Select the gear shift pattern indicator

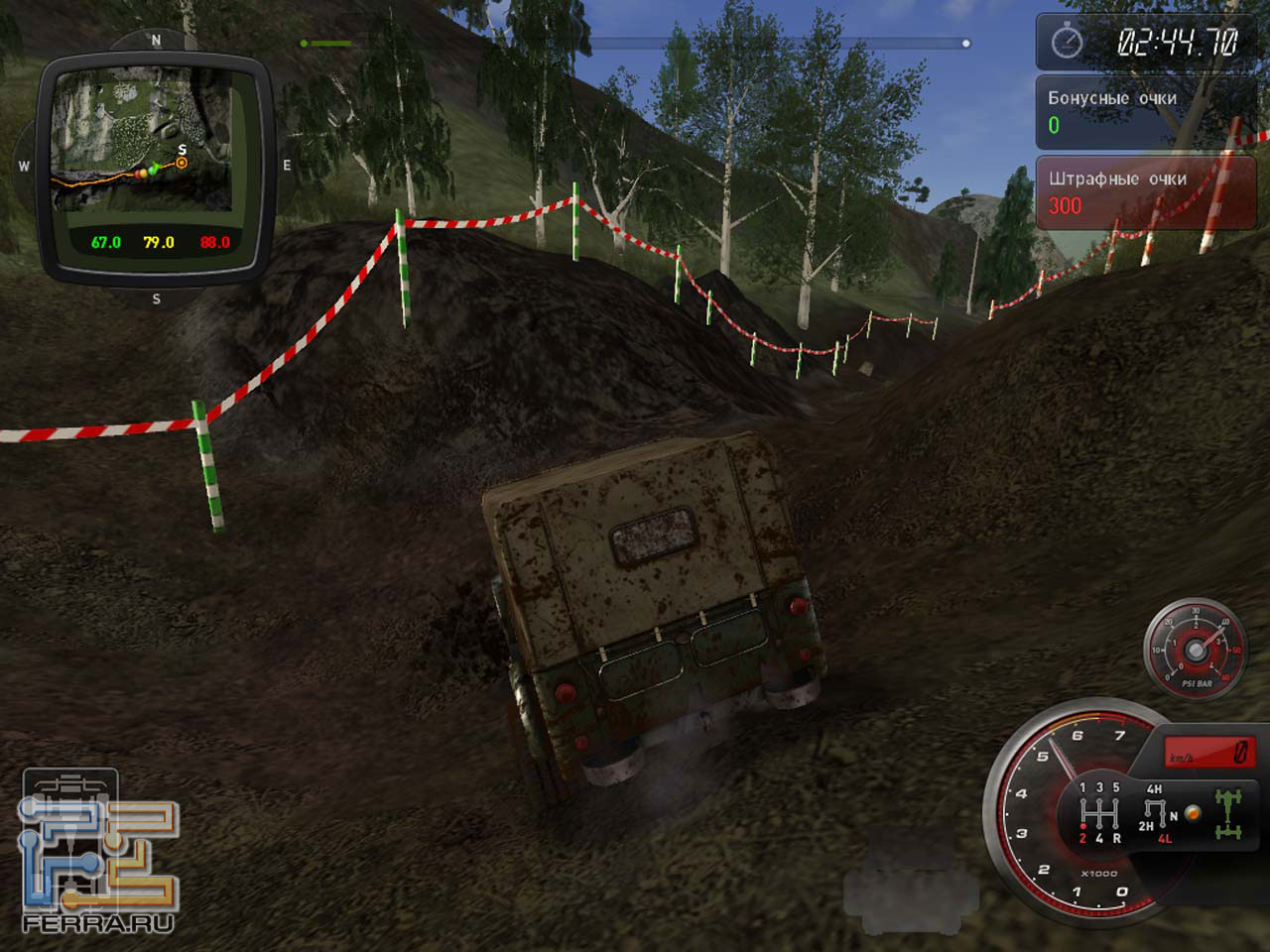(1098, 813)
